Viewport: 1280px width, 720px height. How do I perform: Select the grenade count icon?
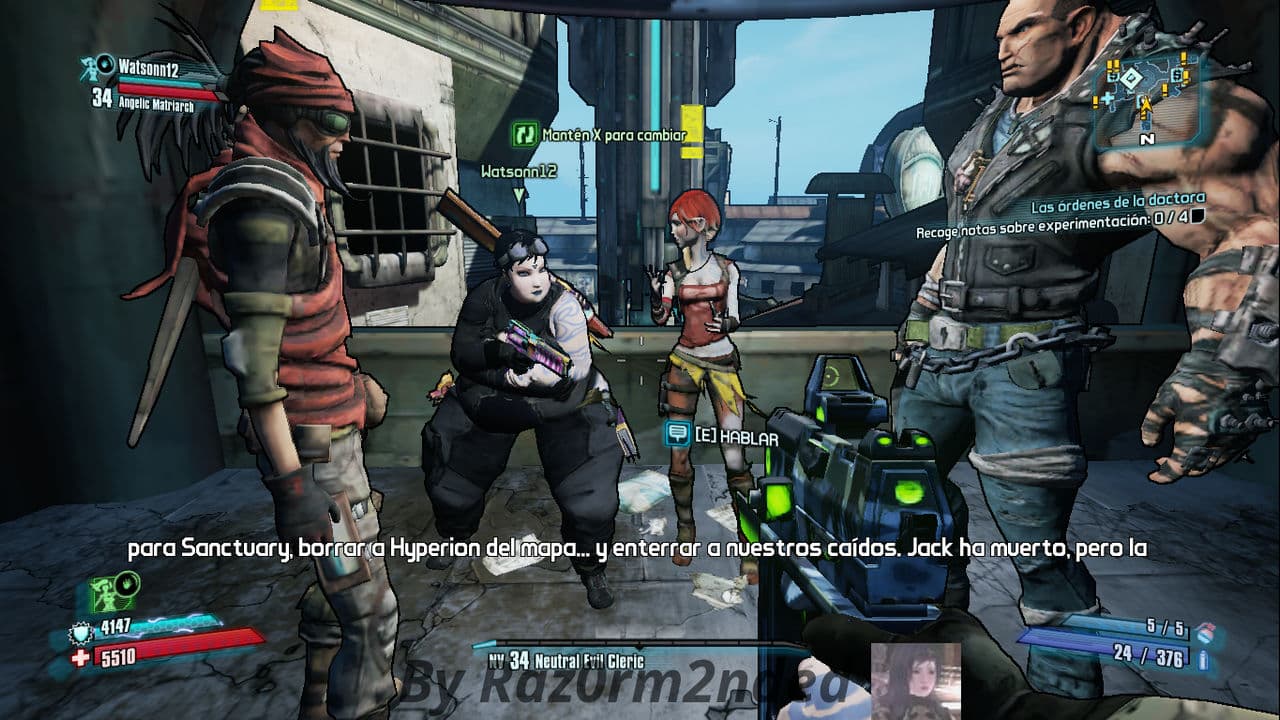(1204, 630)
